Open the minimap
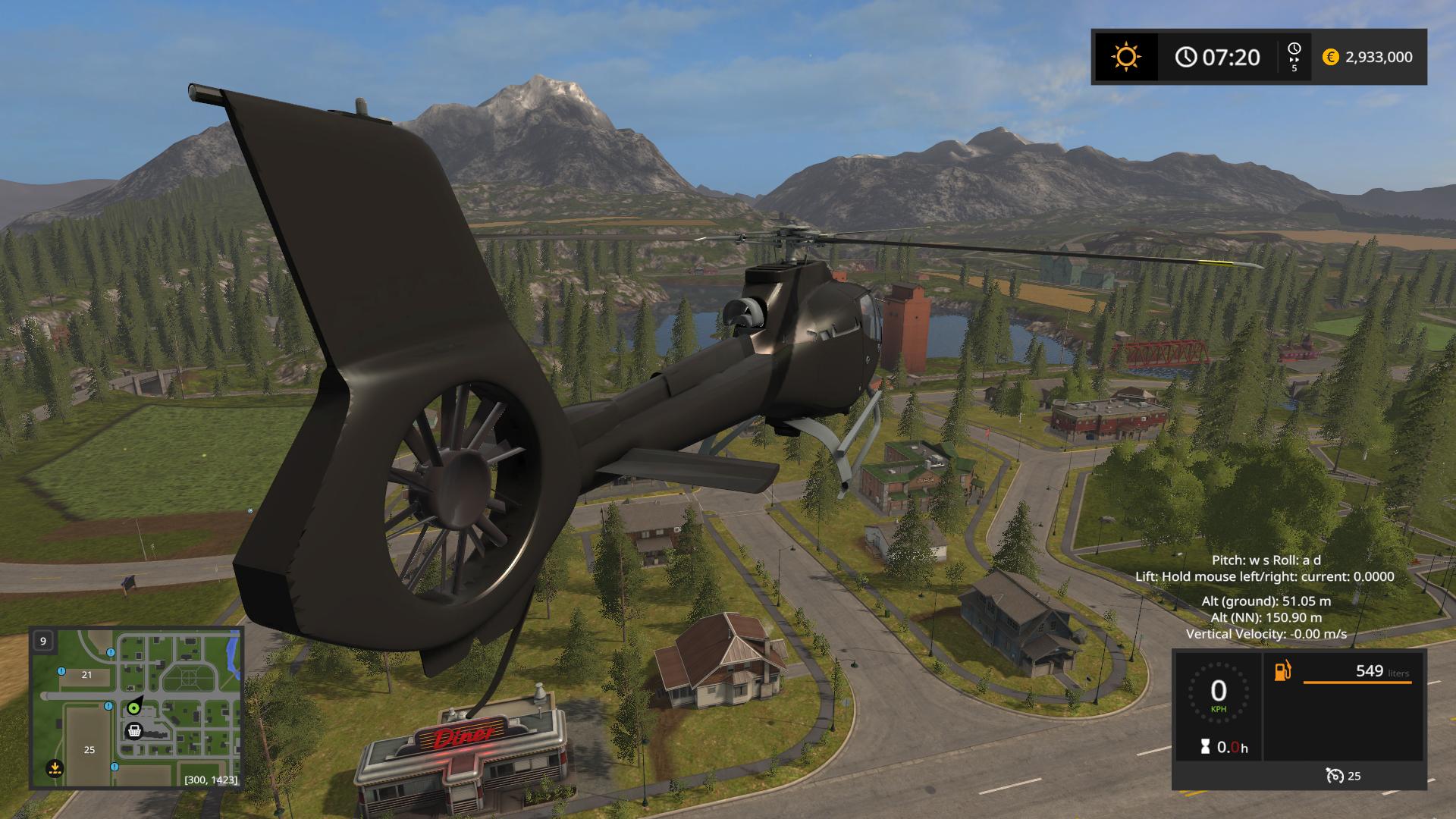 [136, 708]
